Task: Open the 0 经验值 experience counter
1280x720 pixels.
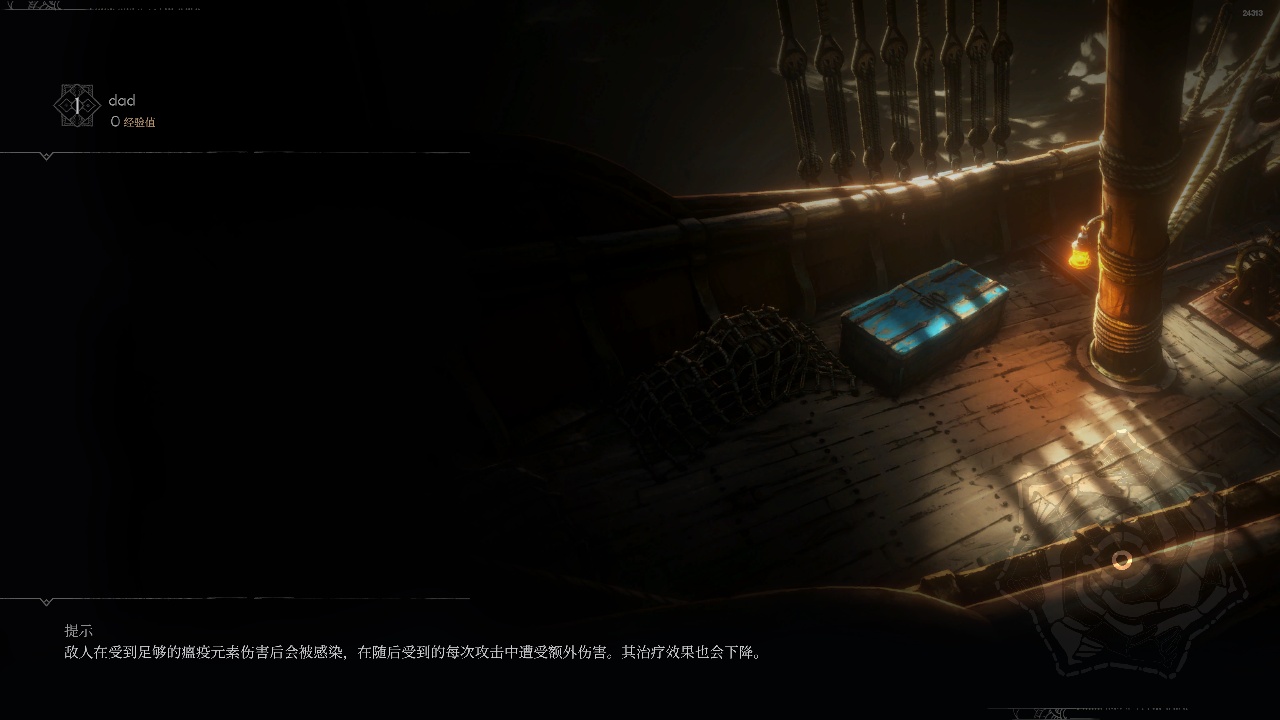Action: [x=134, y=120]
